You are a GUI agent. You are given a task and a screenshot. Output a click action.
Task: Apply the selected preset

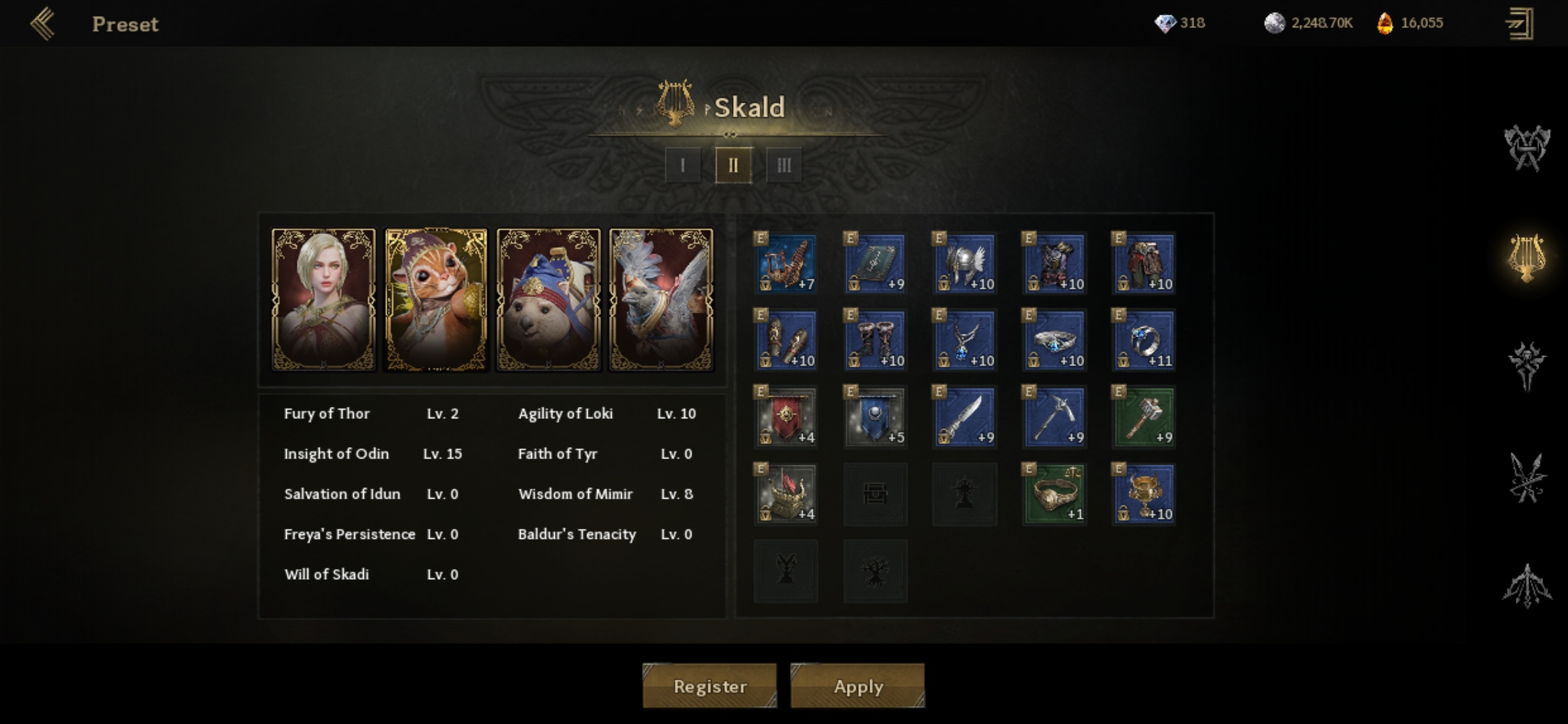(x=858, y=686)
